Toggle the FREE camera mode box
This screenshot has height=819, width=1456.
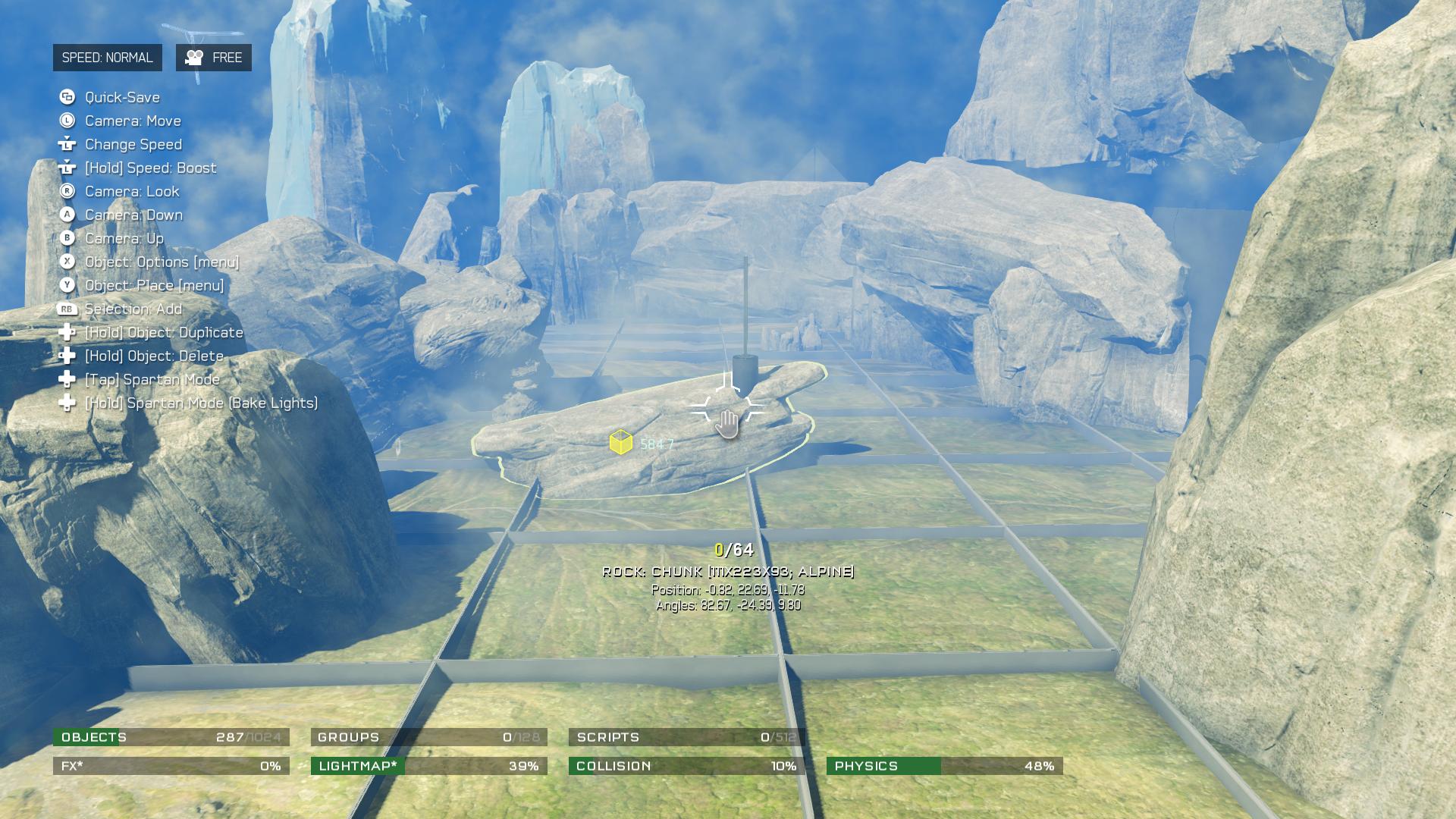pyautogui.click(x=214, y=58)
